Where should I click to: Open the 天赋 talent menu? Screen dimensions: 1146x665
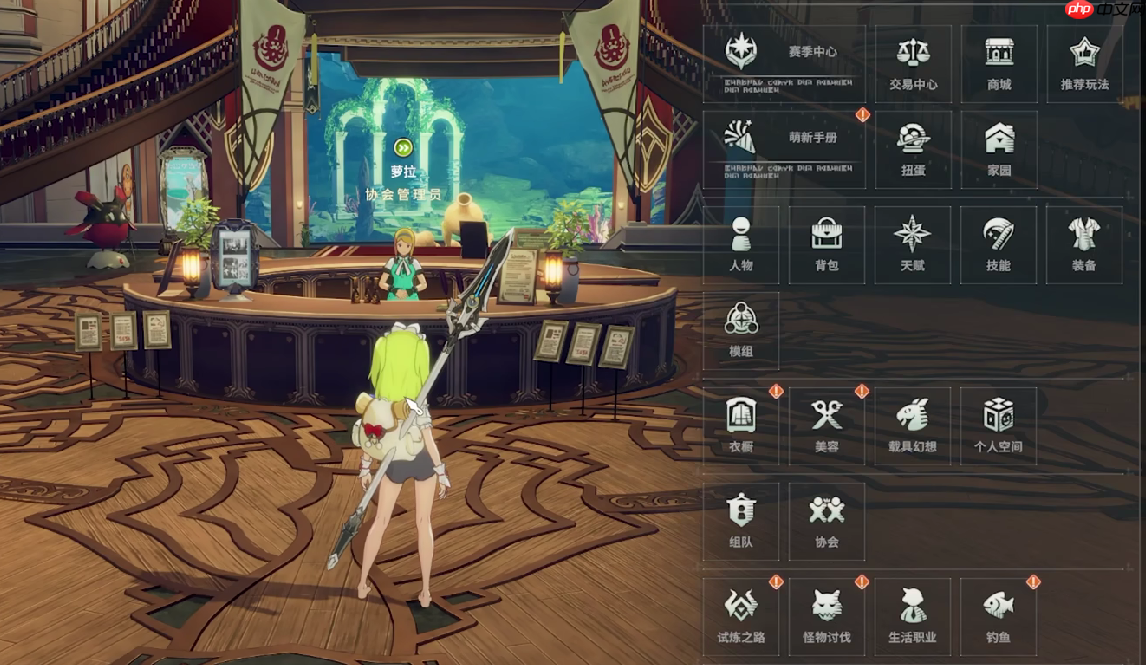(913, 244)
